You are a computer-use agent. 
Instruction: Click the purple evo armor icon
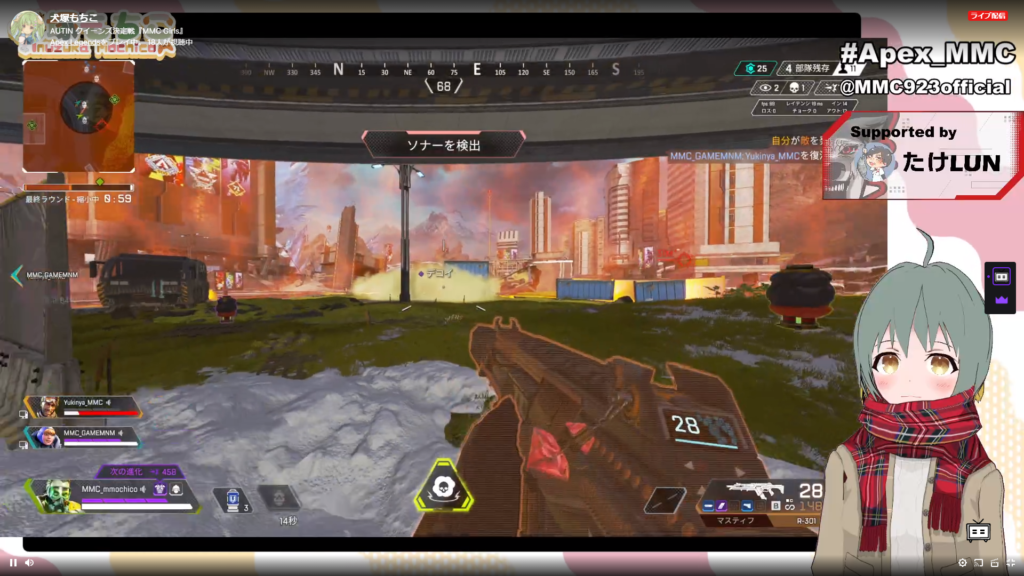tap(160, 489)
